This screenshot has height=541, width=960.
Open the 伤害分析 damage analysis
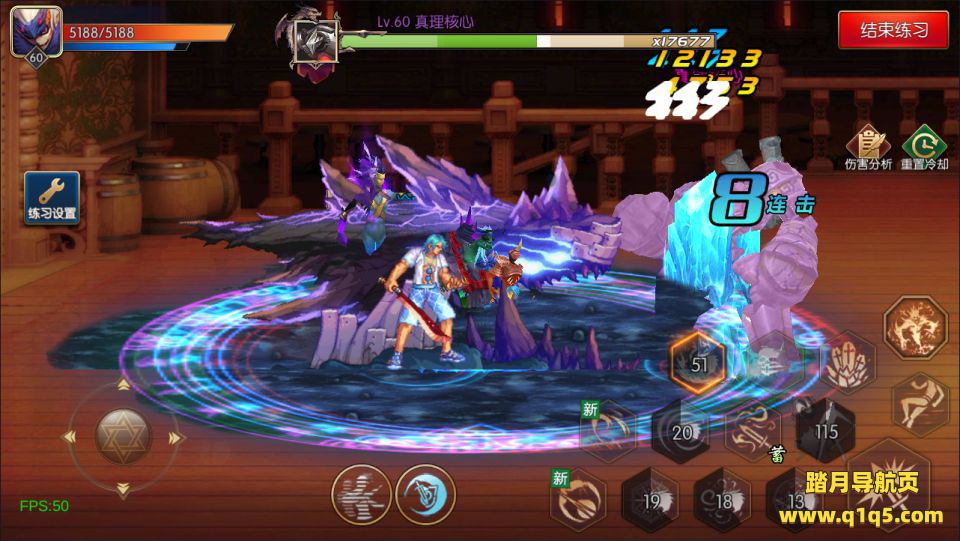[x=867, y=148]
